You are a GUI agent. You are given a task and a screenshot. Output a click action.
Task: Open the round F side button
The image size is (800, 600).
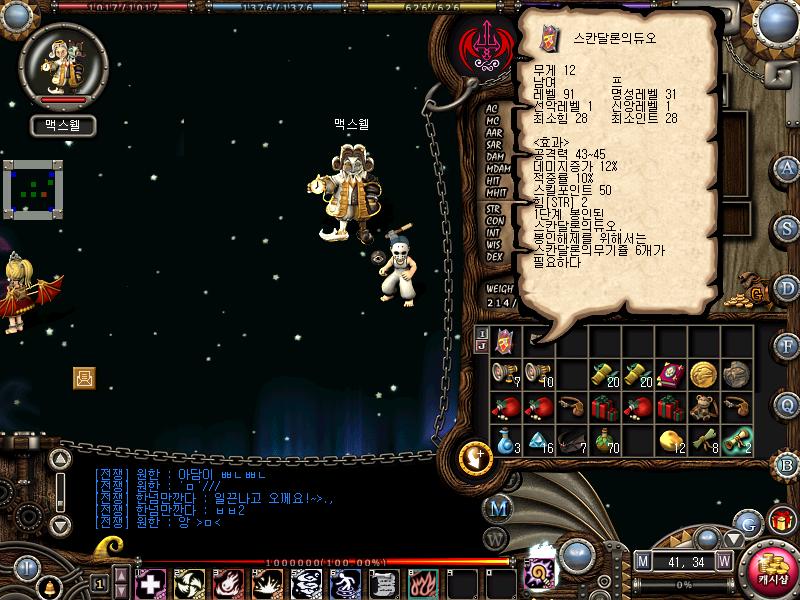point(785,345)
